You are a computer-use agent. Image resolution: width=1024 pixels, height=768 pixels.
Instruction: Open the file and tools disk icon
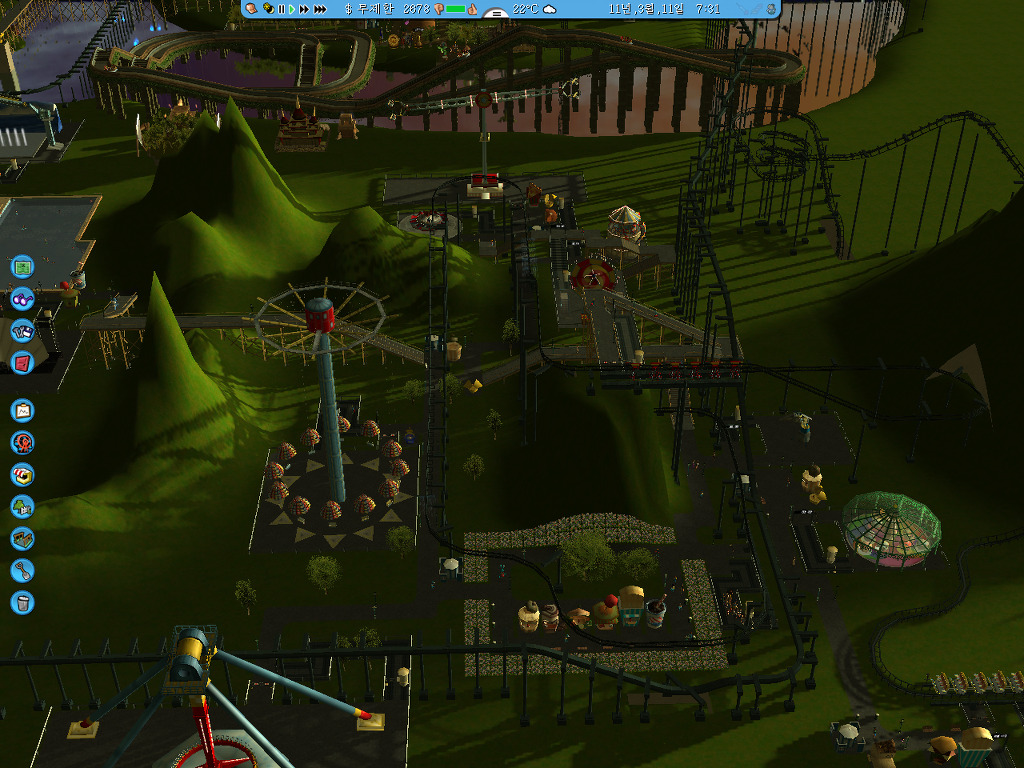[22, 330]
